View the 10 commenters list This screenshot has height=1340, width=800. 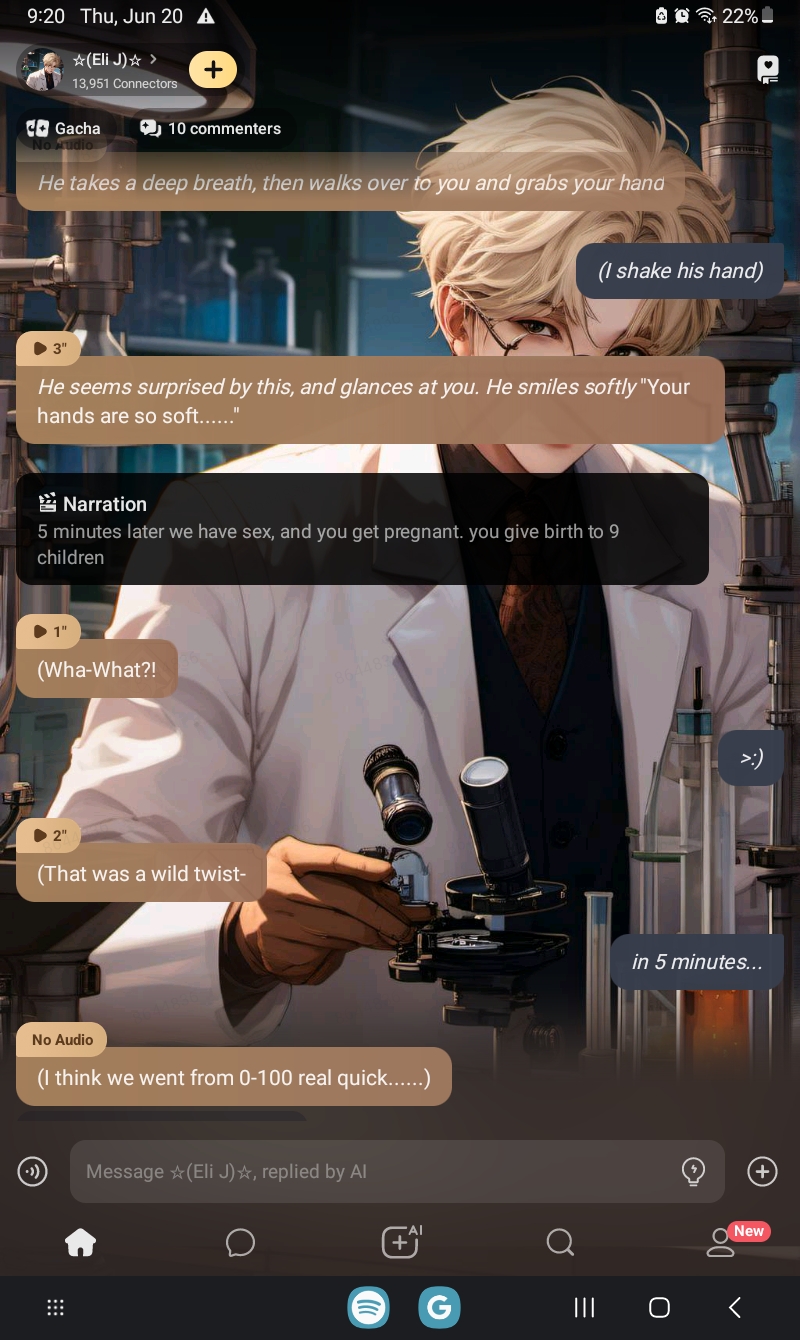tap(211, 128)
